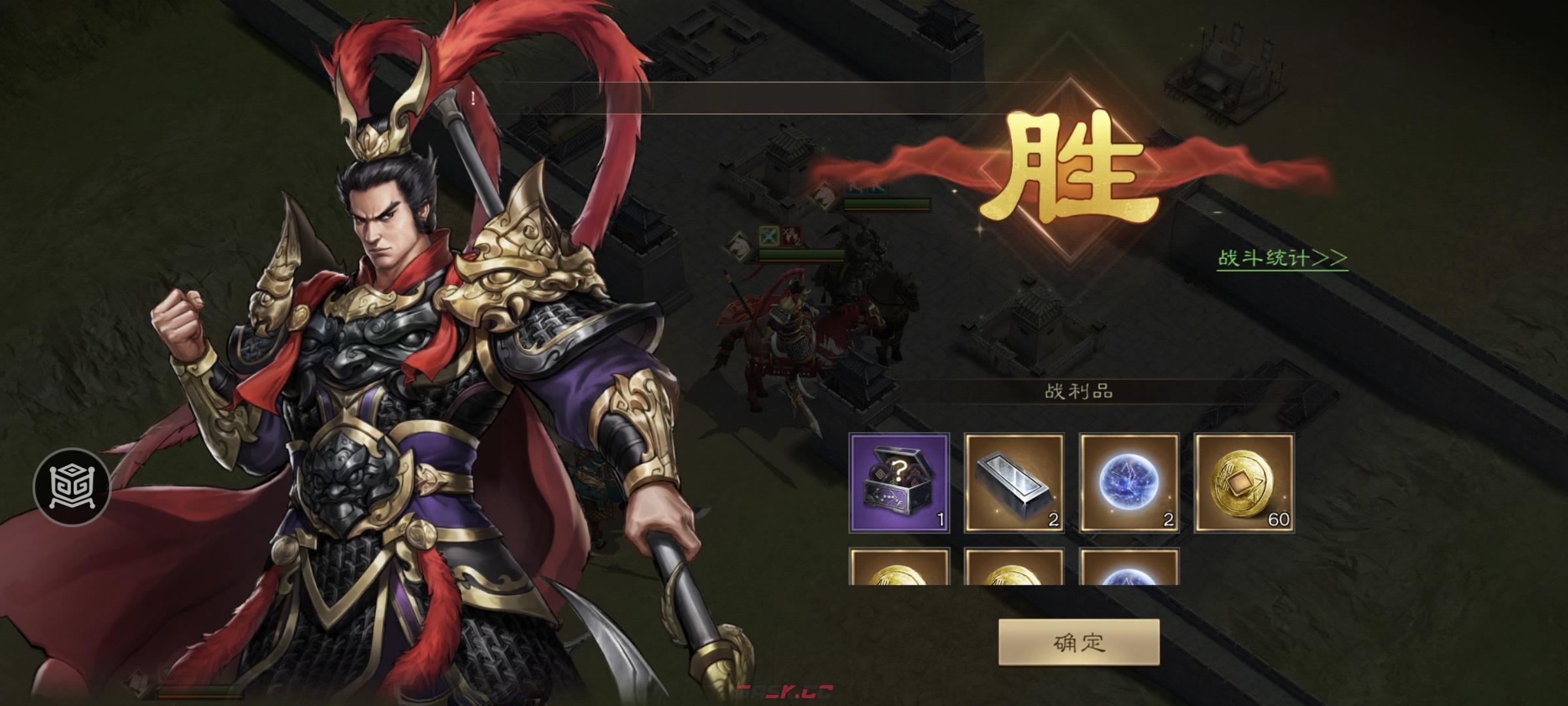The width and height of the screenshot is (1568, 706).
Task: Click the round maze emblem icon
Action: point(72,487)
